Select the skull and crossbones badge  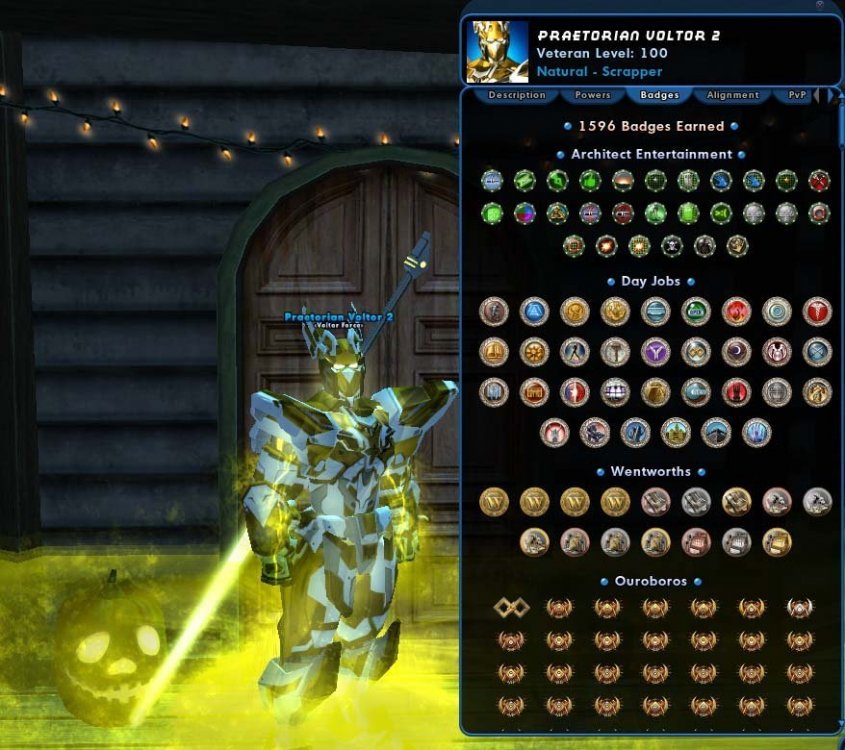click(673, 246)
